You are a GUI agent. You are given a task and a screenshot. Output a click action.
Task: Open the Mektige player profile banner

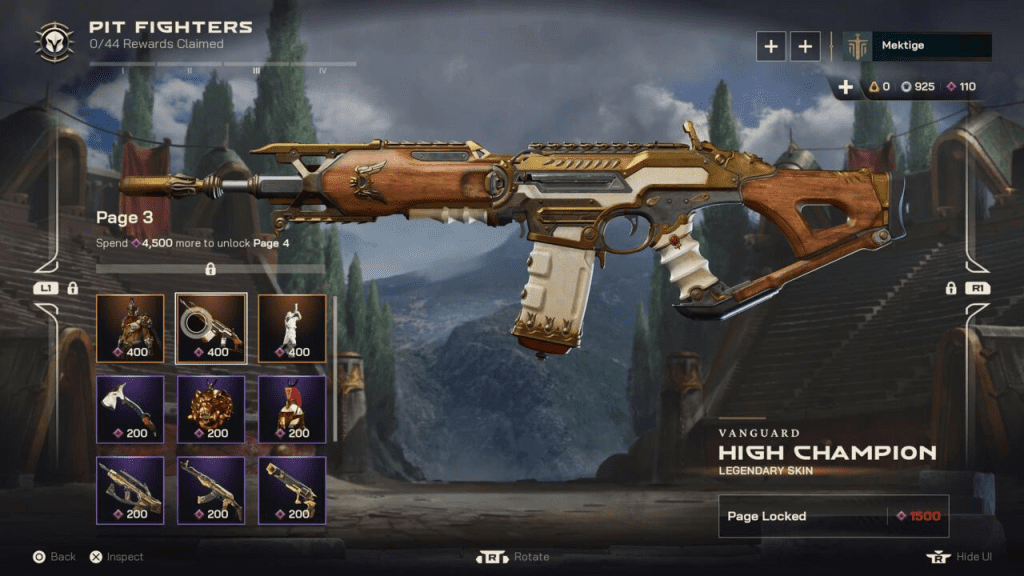click(x=917, y=46)
